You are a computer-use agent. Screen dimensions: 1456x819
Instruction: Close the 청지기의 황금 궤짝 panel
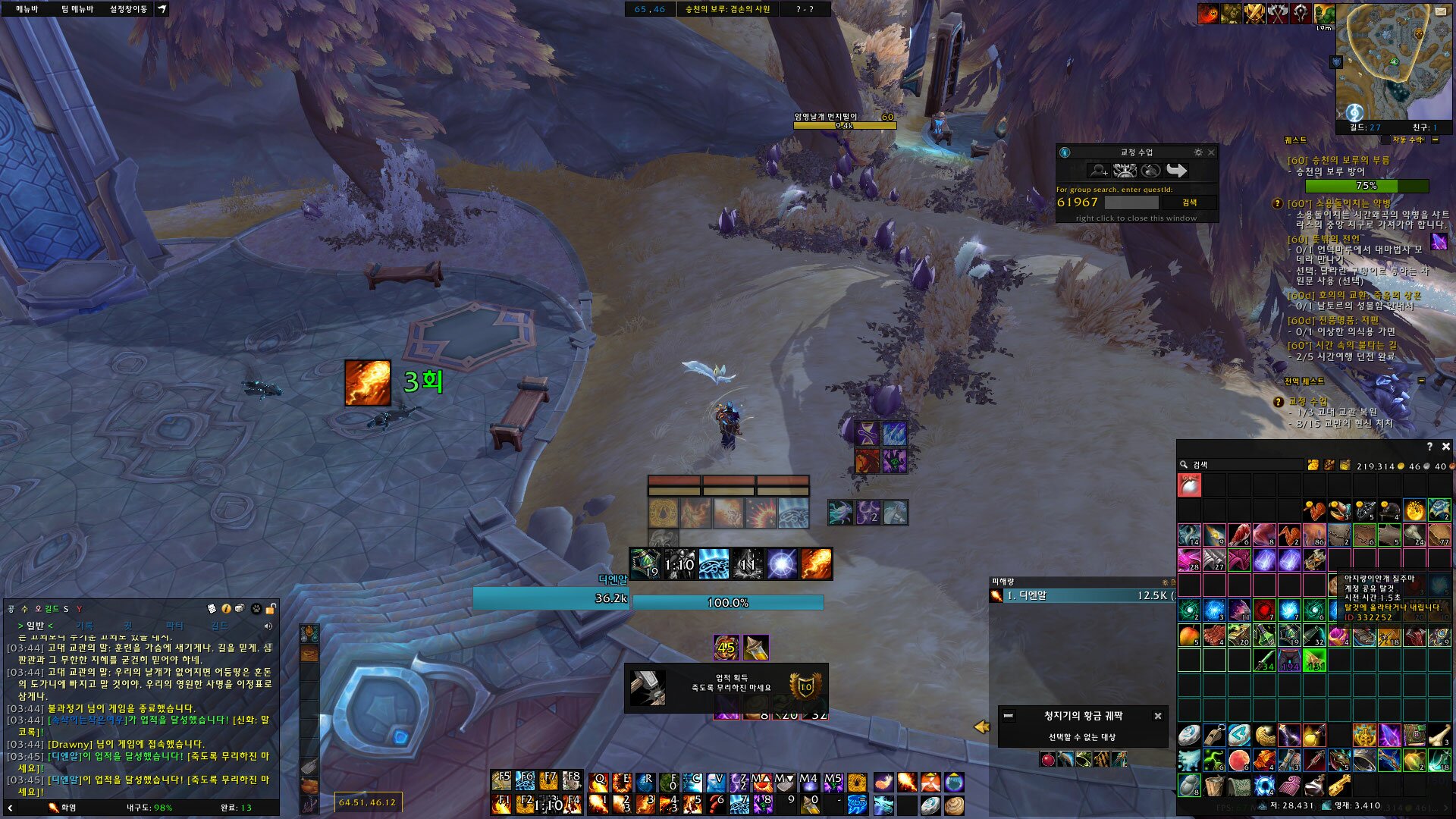coord(1158,716)
